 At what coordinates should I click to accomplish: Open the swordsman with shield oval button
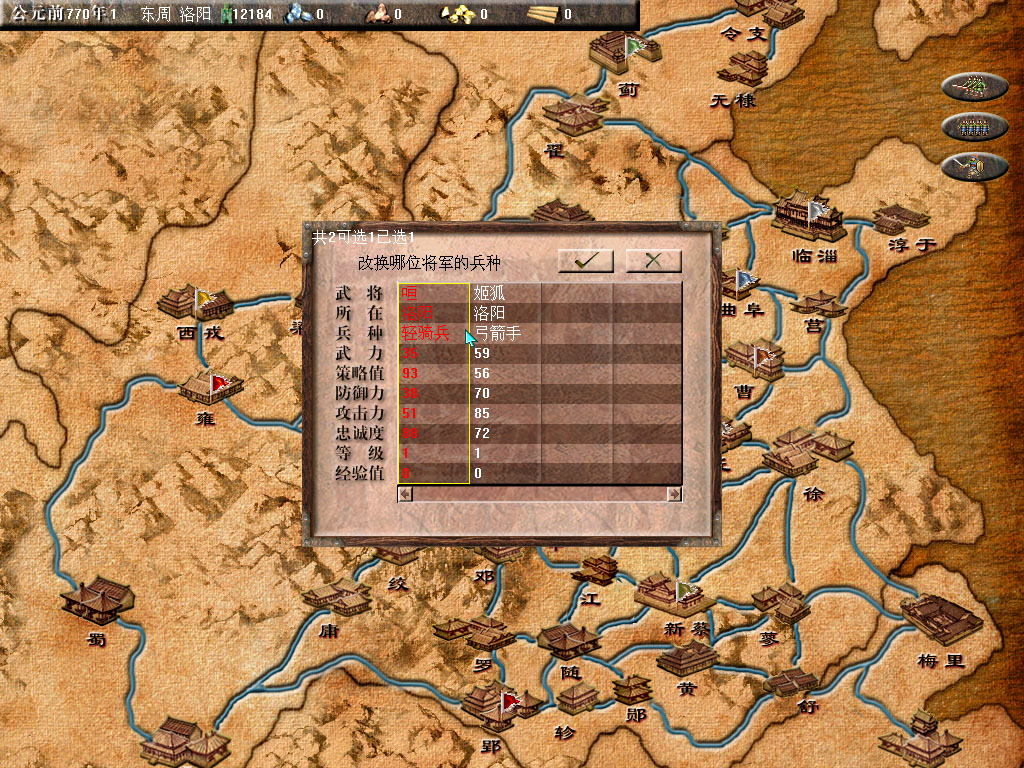pyautogui.click(x=973, y=166)
